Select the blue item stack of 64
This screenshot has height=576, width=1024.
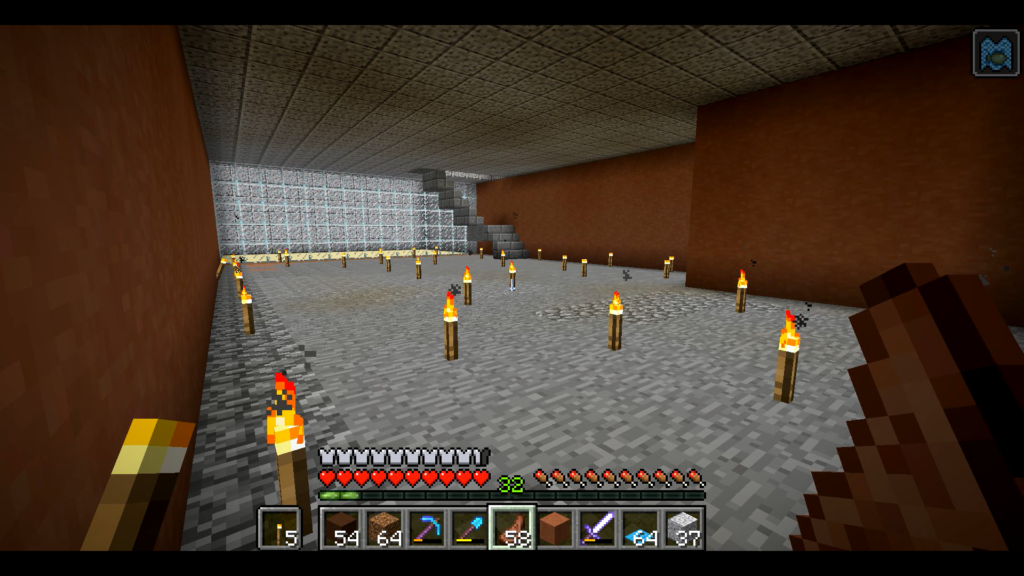[640, 528]
